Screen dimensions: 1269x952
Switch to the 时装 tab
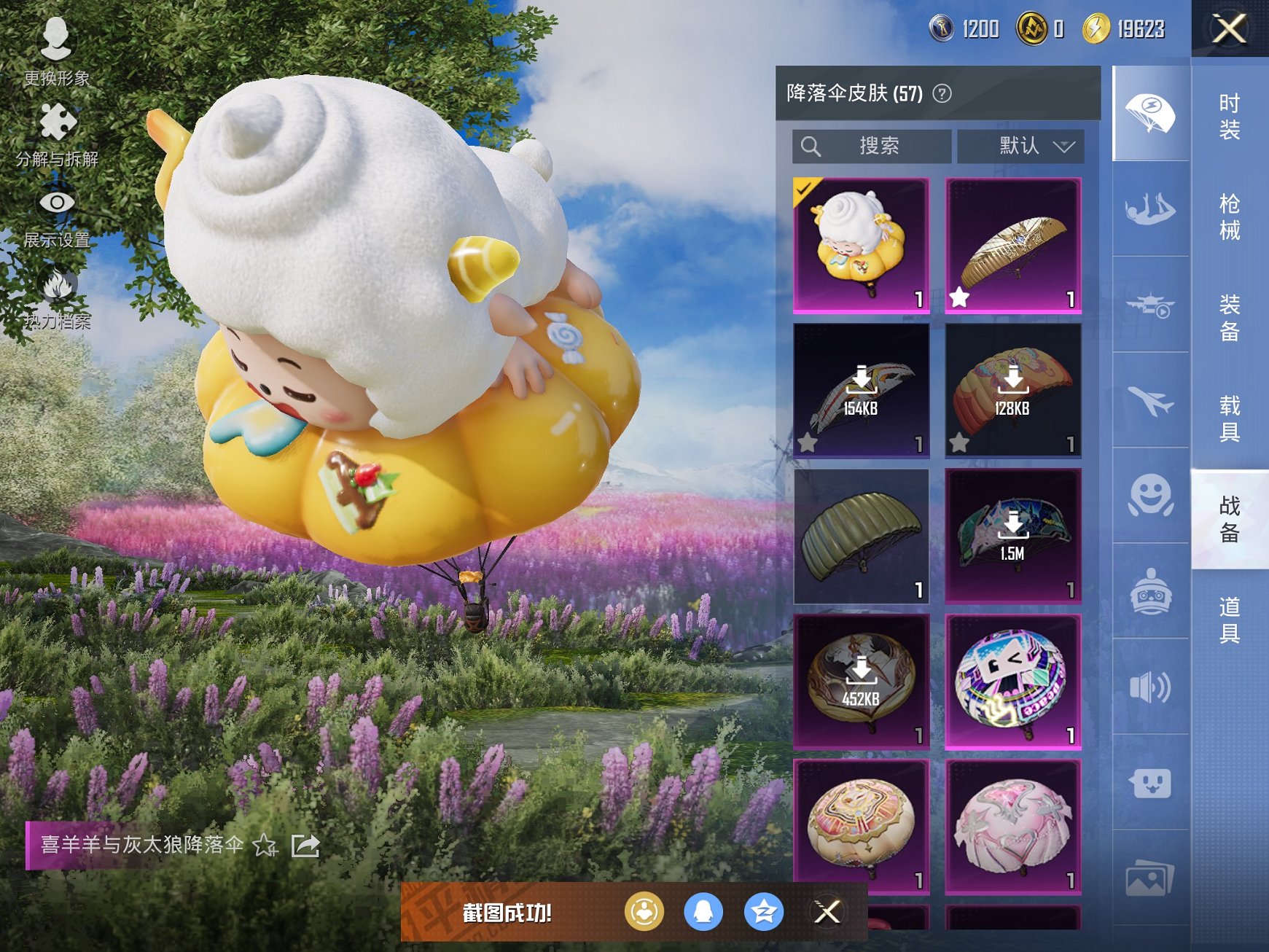pyautogui.click(x=1228, y=117)
